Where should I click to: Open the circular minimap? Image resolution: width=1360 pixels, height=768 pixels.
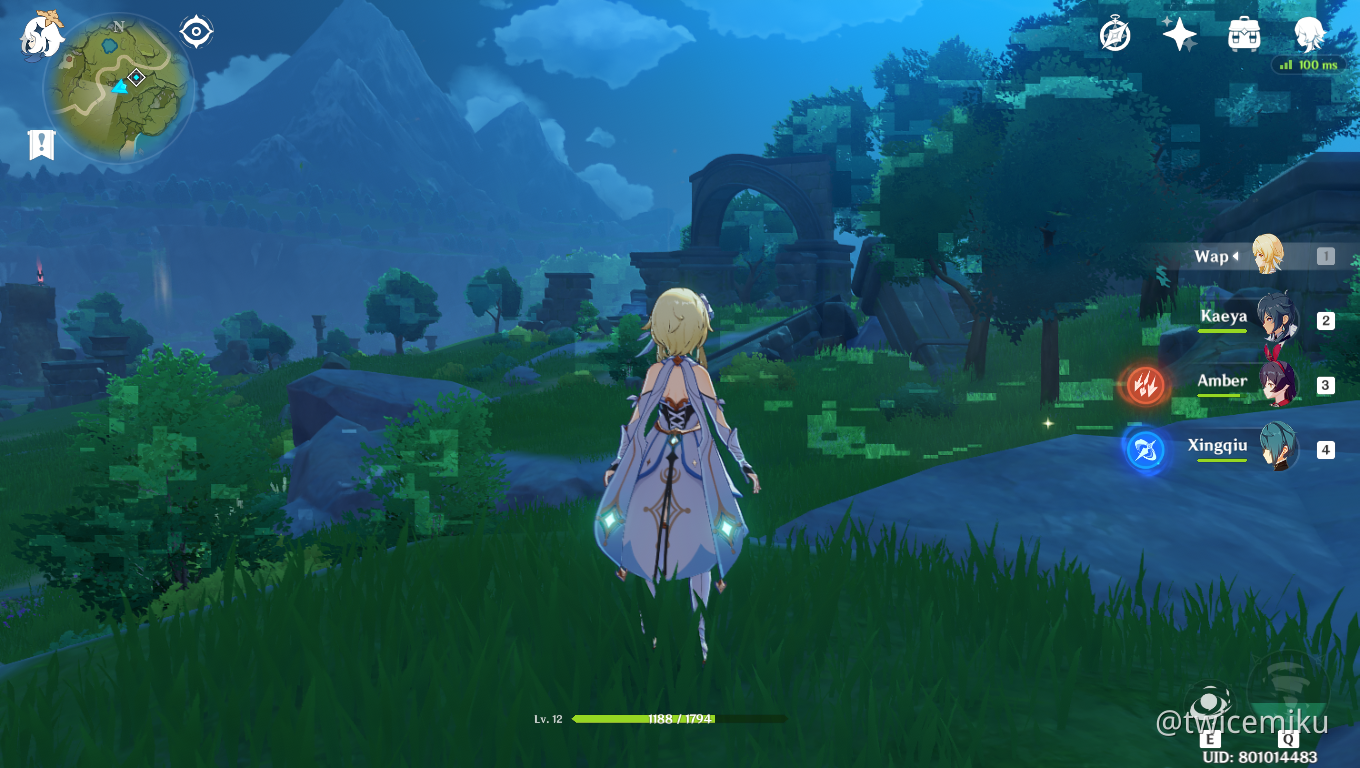pyautogui.click(x=118, y=88)
